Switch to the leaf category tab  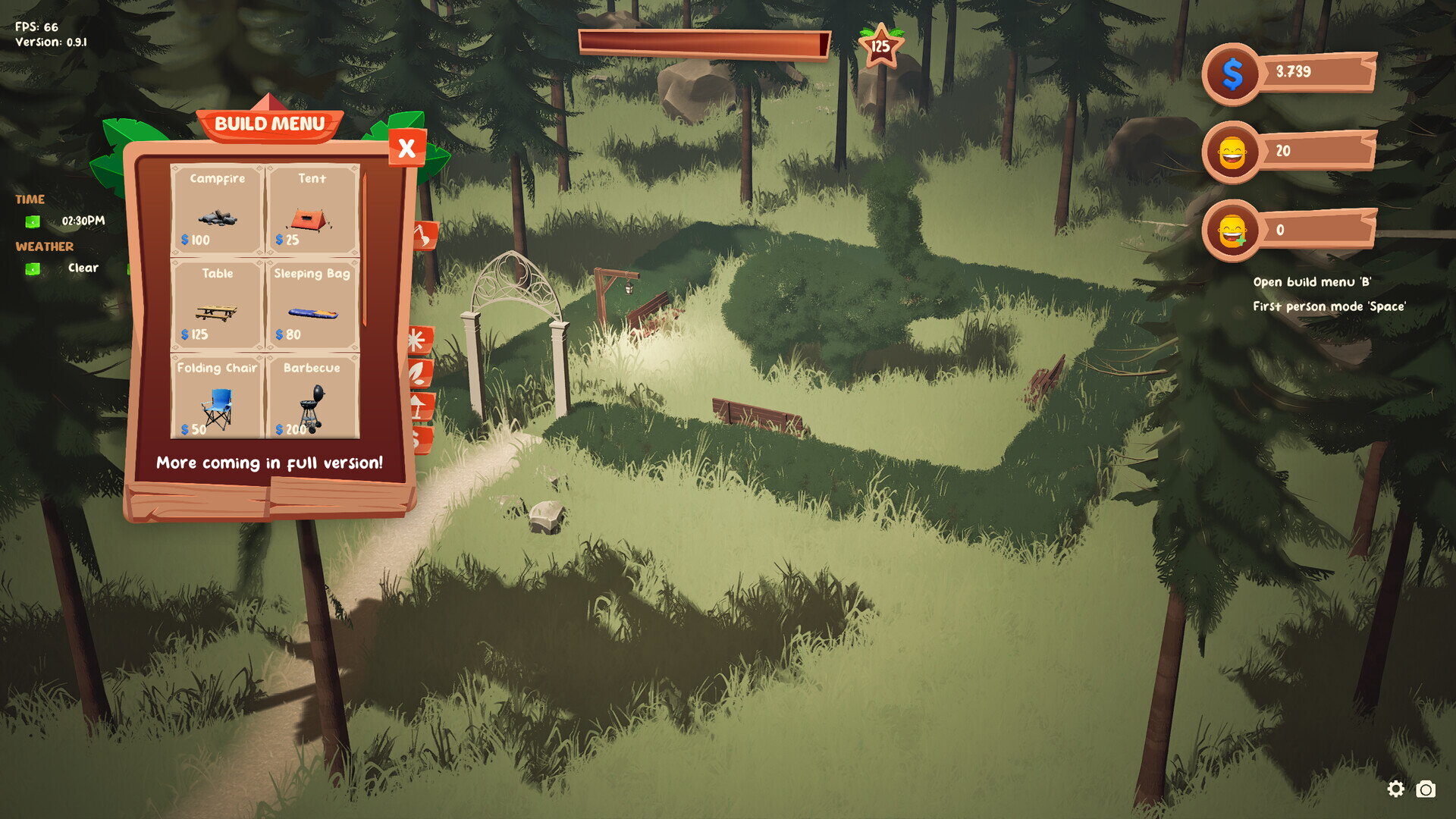click(x=420, y=373)
